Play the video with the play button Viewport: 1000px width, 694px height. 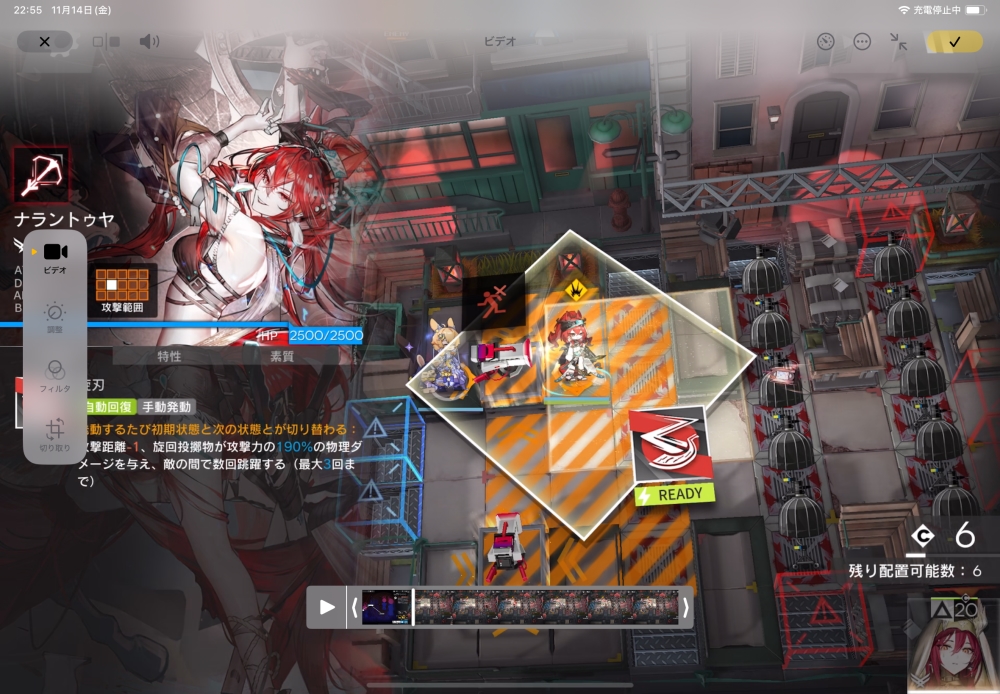327,607
